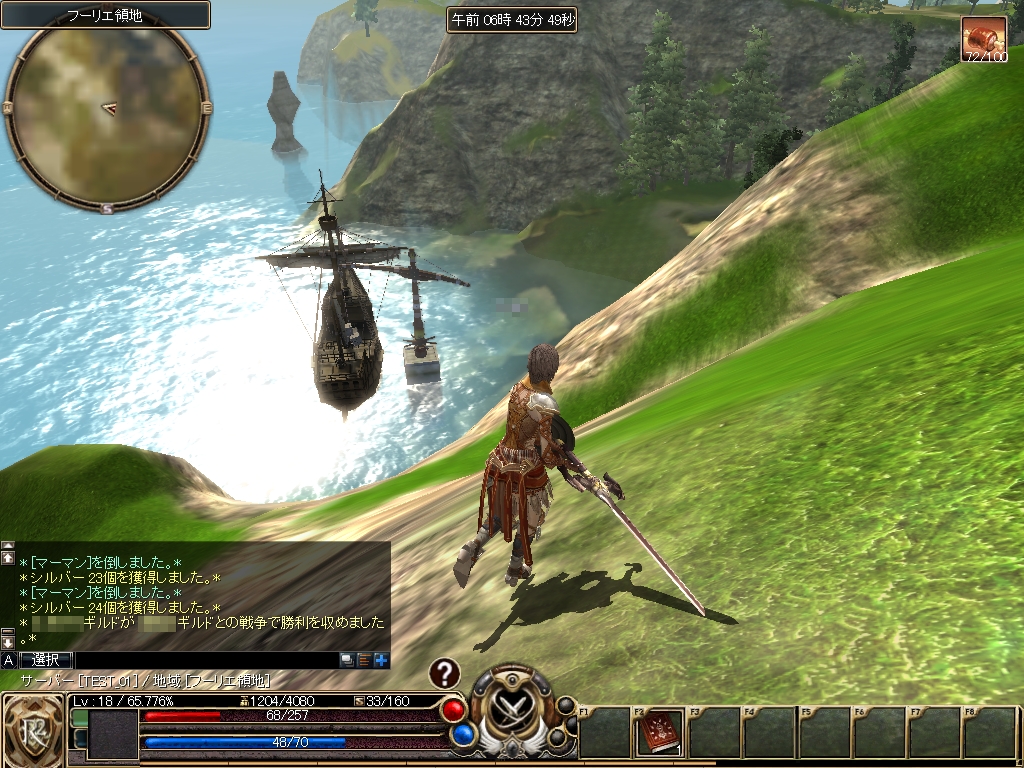Use the red book in the F2 slot

660,732
